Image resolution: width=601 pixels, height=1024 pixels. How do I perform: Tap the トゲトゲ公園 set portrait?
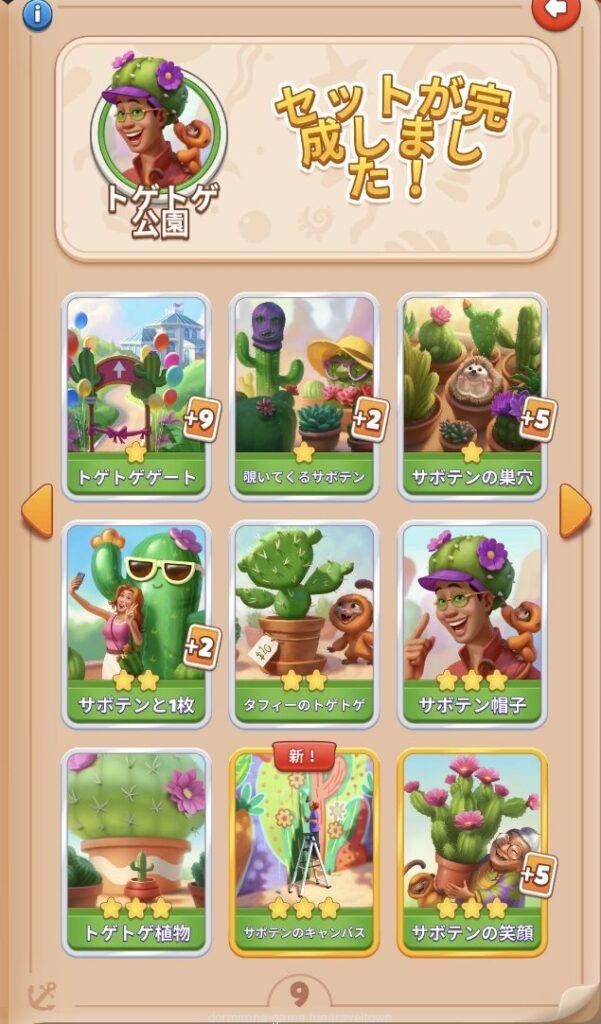pyautogui.click(x=158, y=130)
